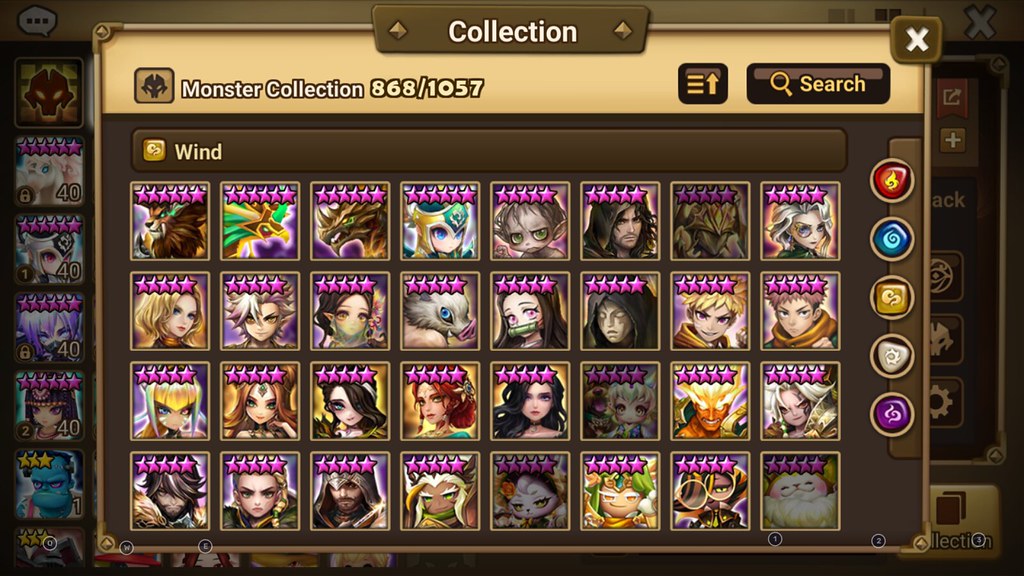
Task: Choose the grey cat monster portrait
Action: pyautogui.click(x=530, y=491)
